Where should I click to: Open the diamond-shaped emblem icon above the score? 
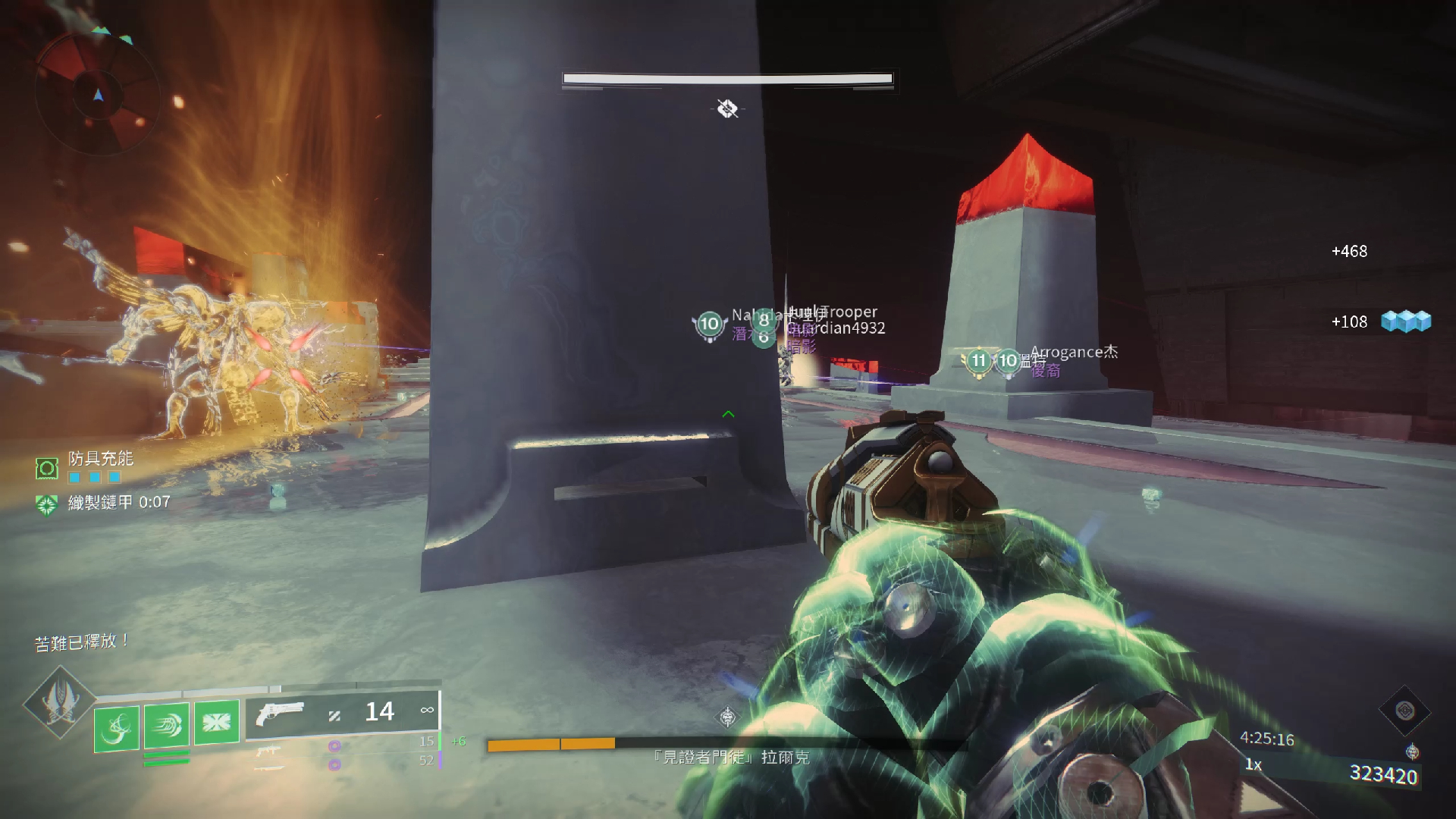point(1404,711)
